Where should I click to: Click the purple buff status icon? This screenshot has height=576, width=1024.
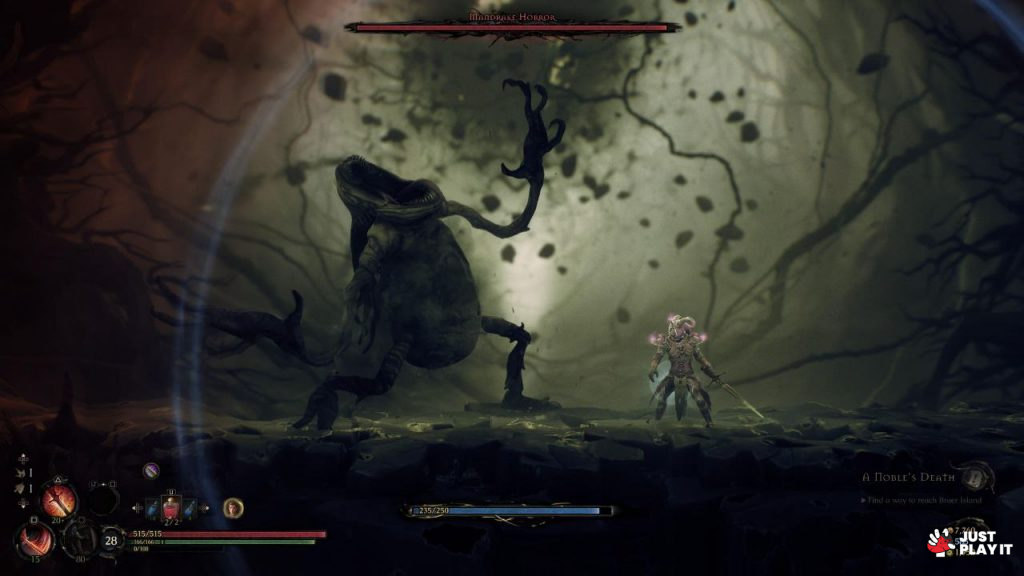tap(151, 470)
